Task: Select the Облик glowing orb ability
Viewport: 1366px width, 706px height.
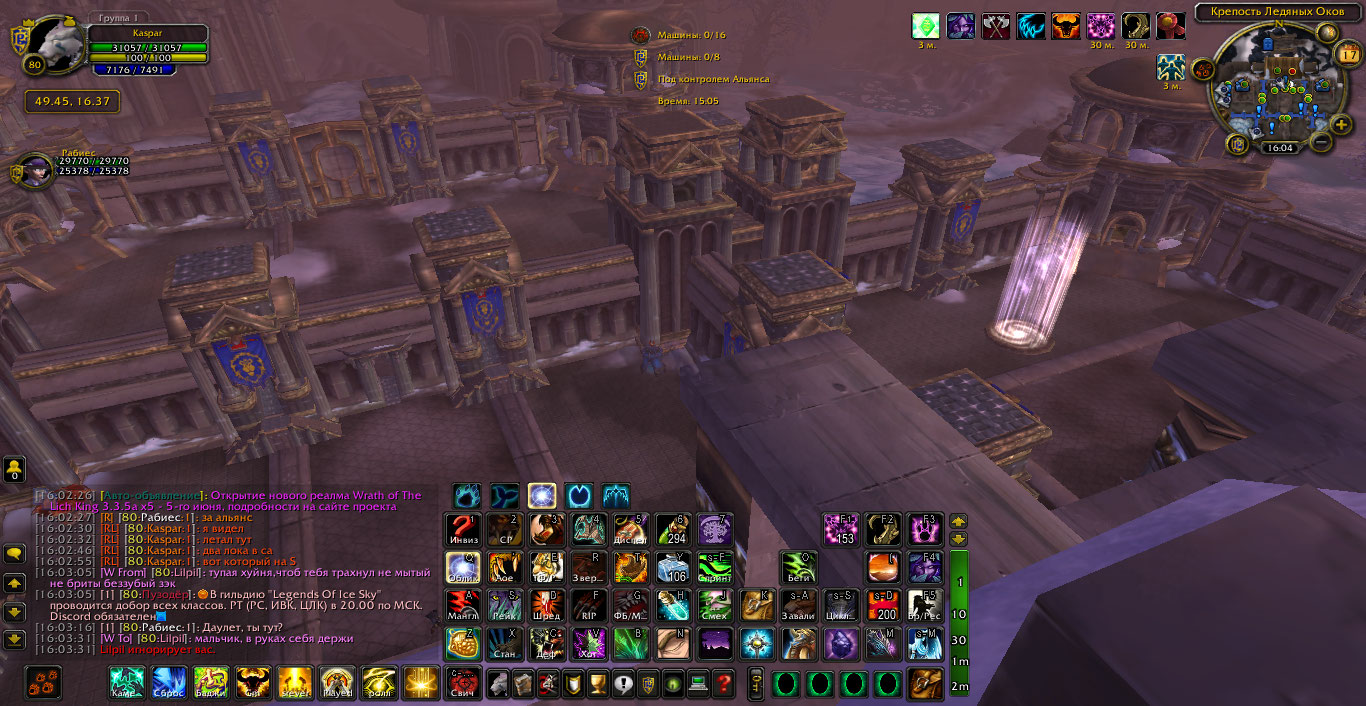Action: (x=463, y=568)
